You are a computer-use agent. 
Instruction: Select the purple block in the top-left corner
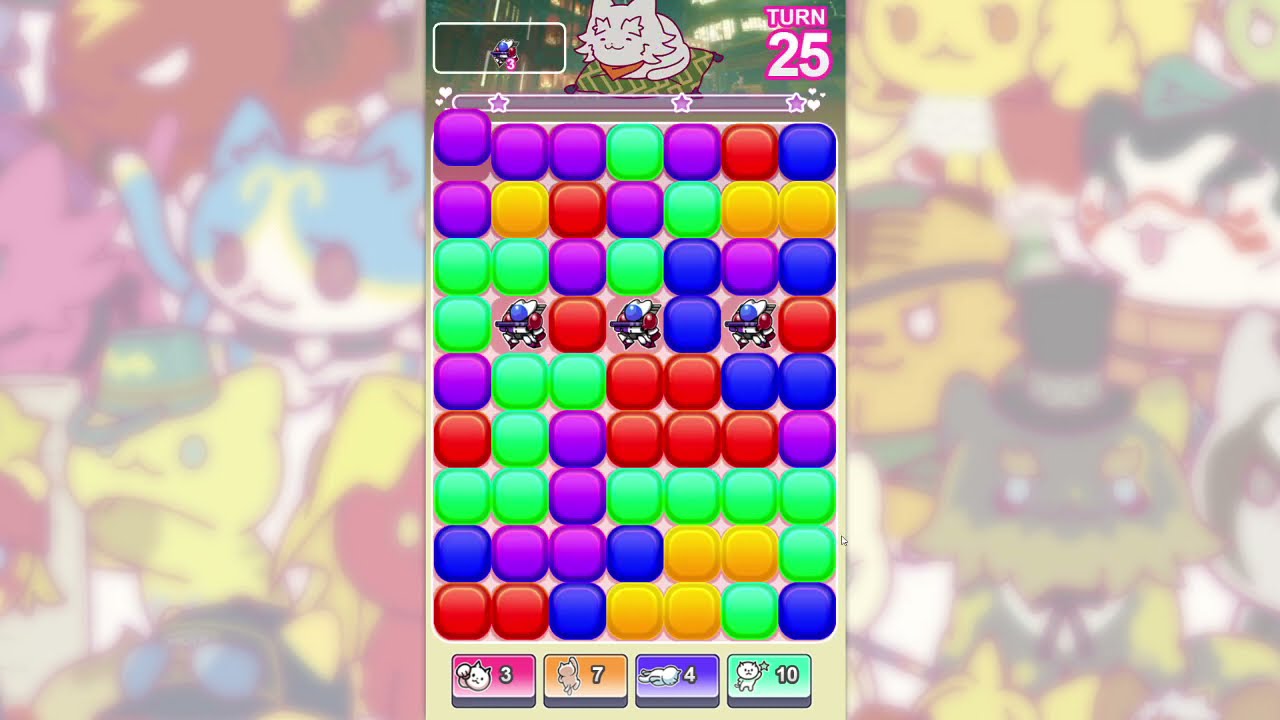pos(462,150)
